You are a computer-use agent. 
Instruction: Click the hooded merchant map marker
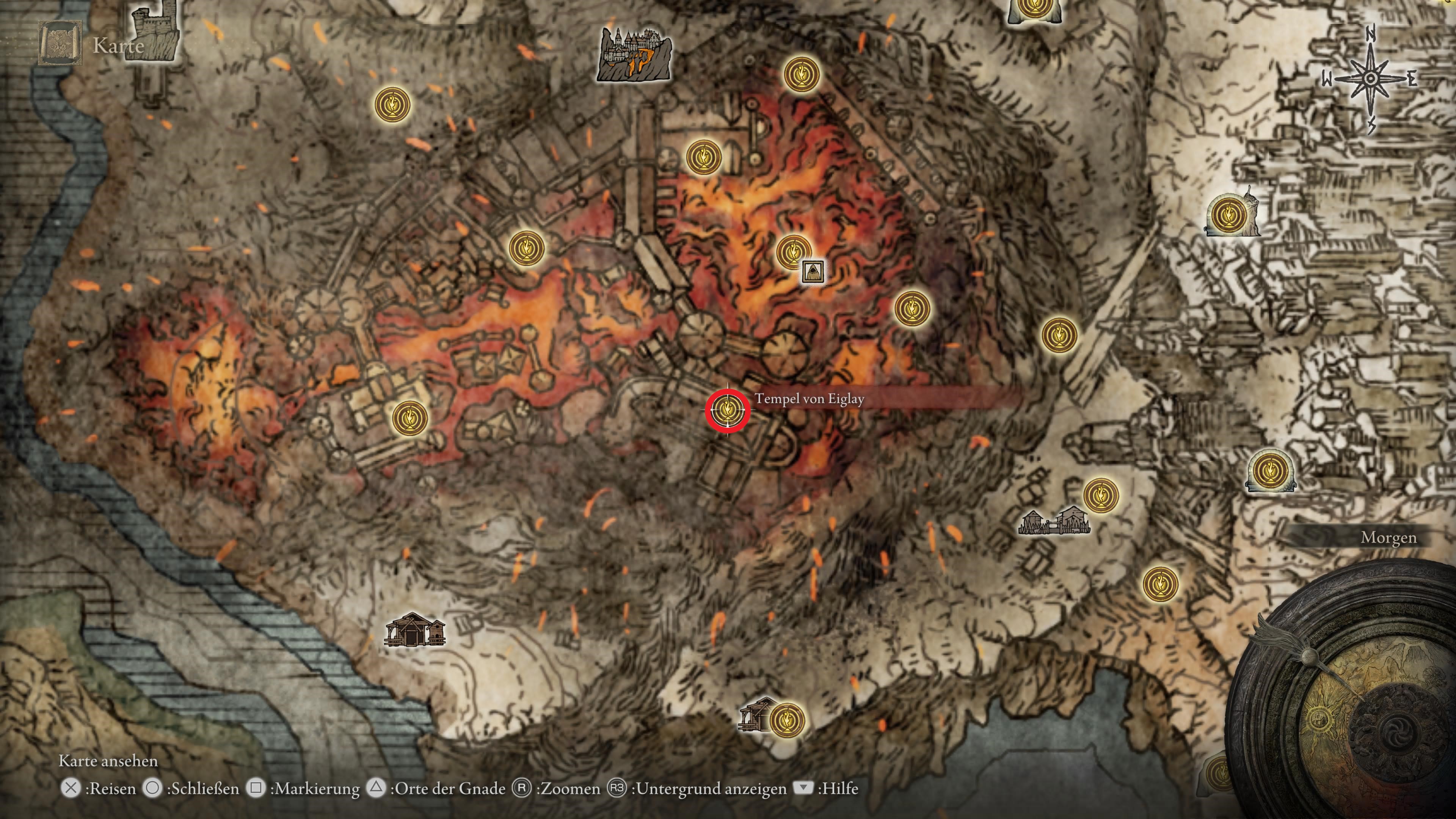coord(813,271)
